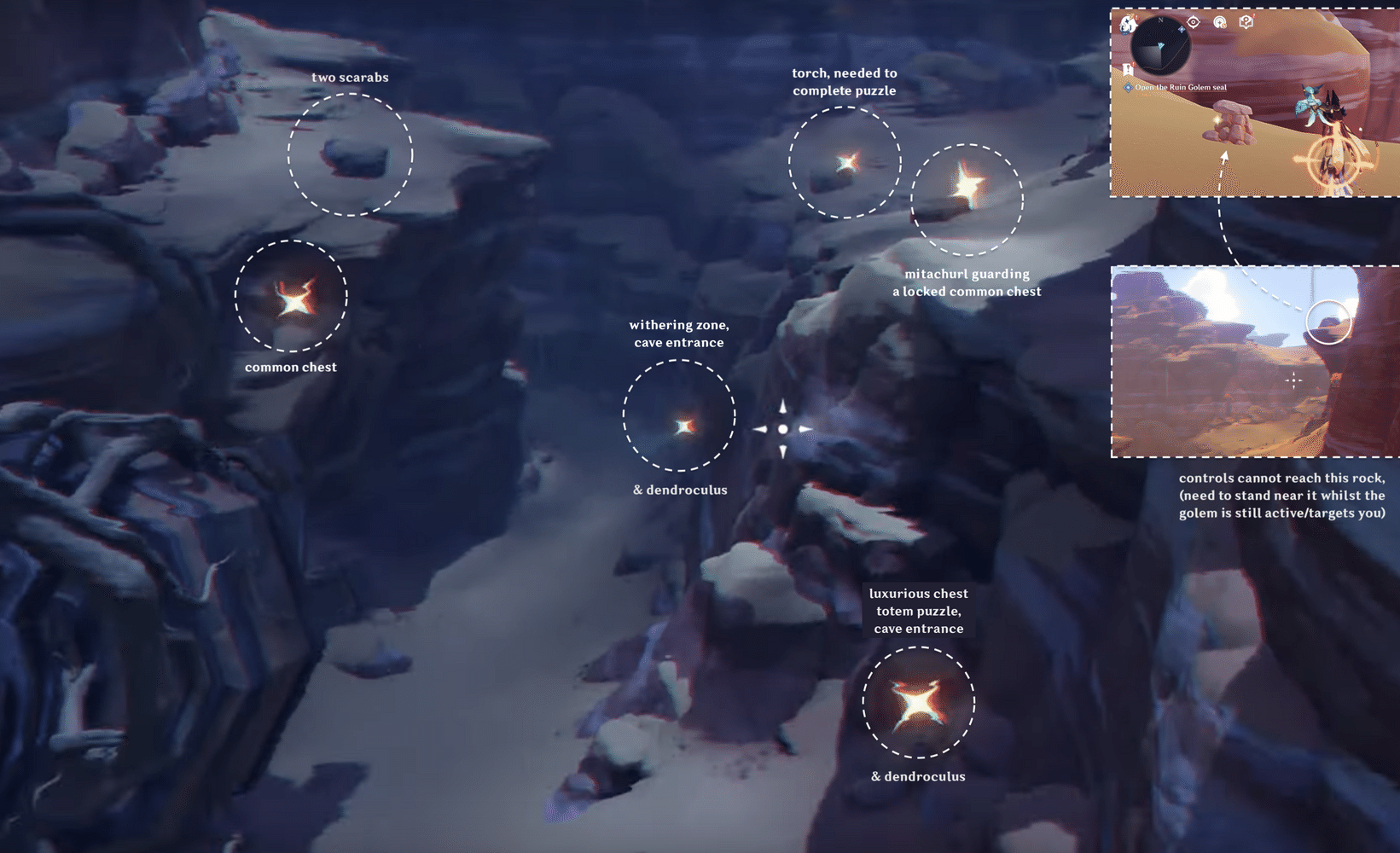This screenshot has height=853, width=1400.
Task: Click the quest navigation eye icon
Action: click(1194, 22)
